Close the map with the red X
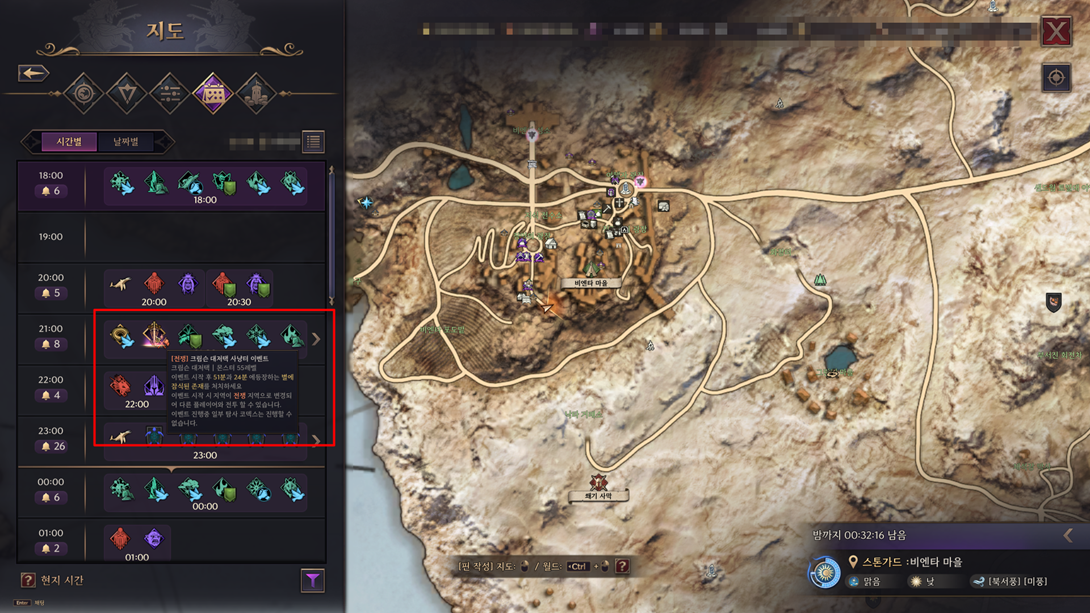 (x=1056, y=32)
